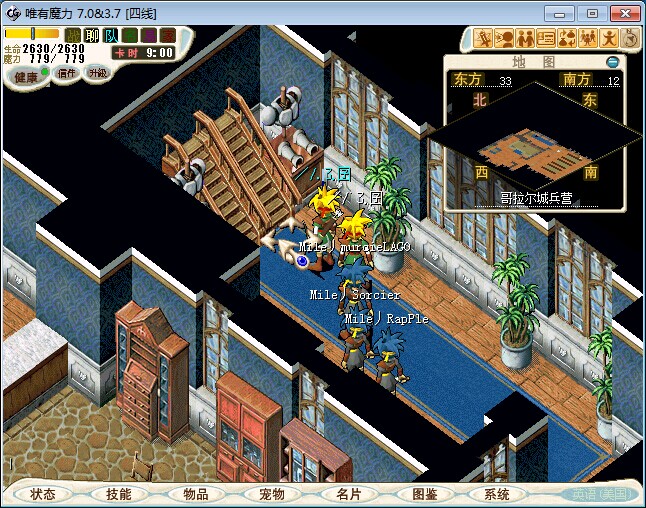Open the 技能 (Skills) menu

point(119,494)
